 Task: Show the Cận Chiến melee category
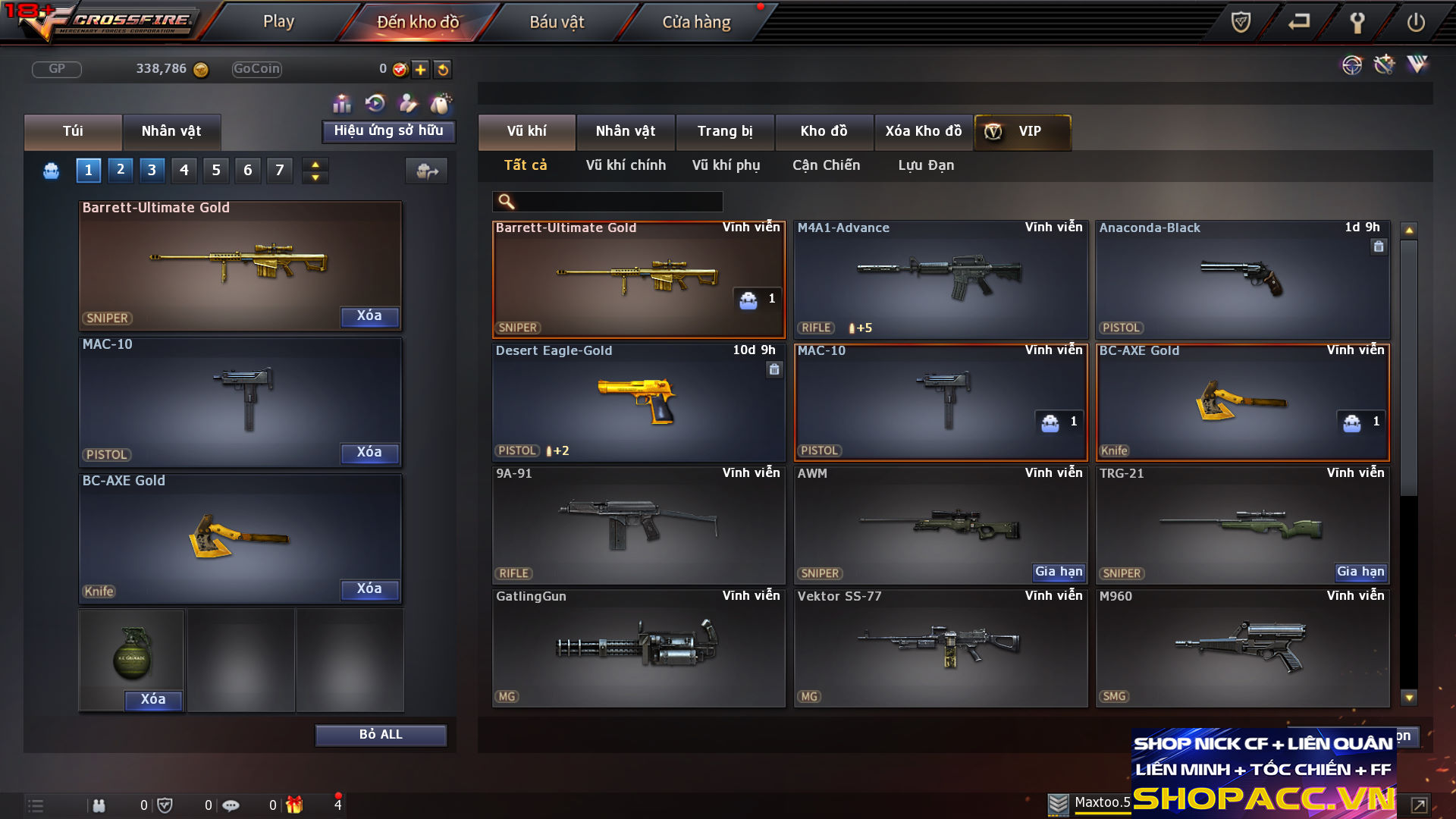coord(826,165)
